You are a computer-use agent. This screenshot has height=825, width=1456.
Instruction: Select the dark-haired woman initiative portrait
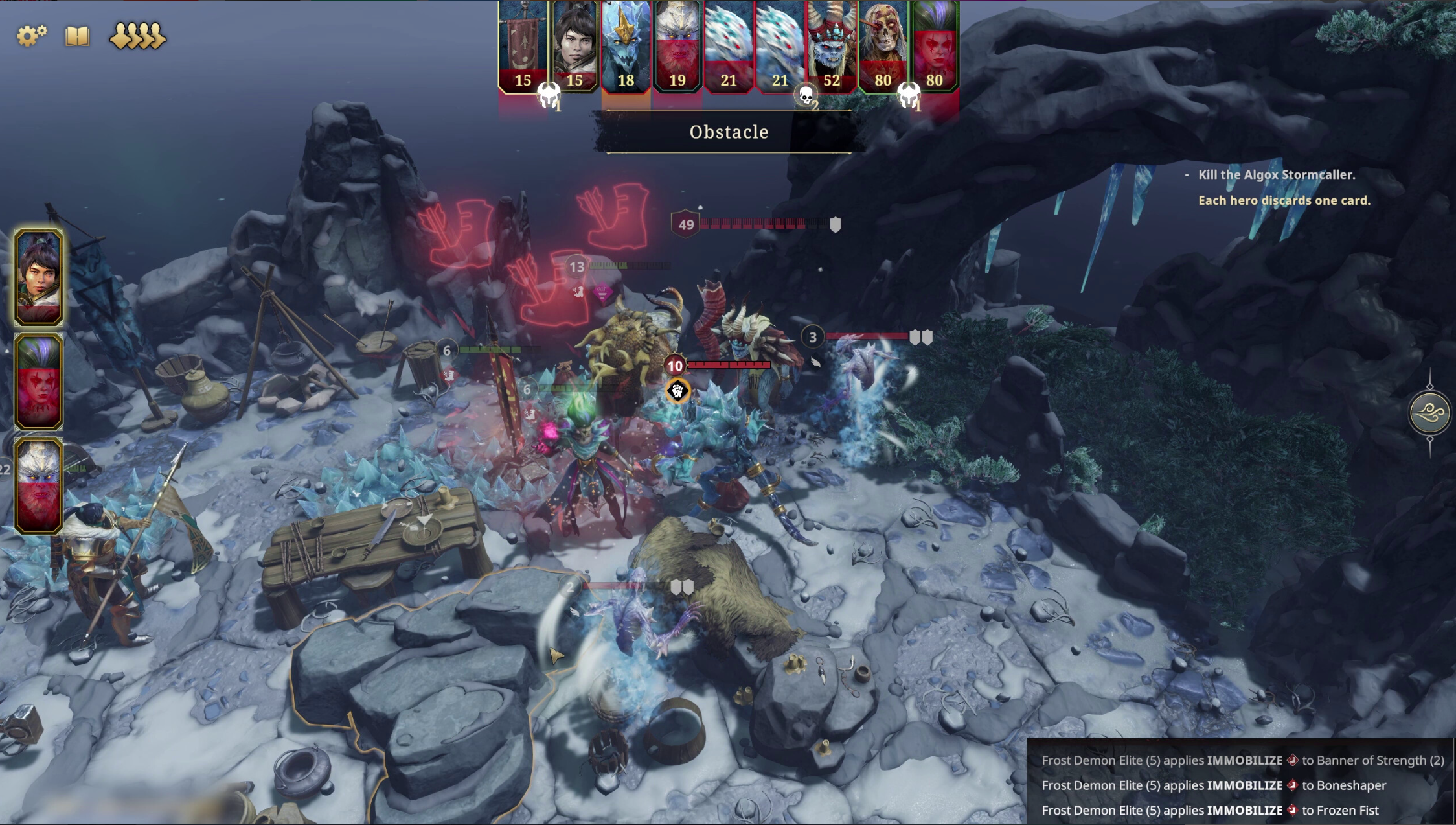(574, 47)
